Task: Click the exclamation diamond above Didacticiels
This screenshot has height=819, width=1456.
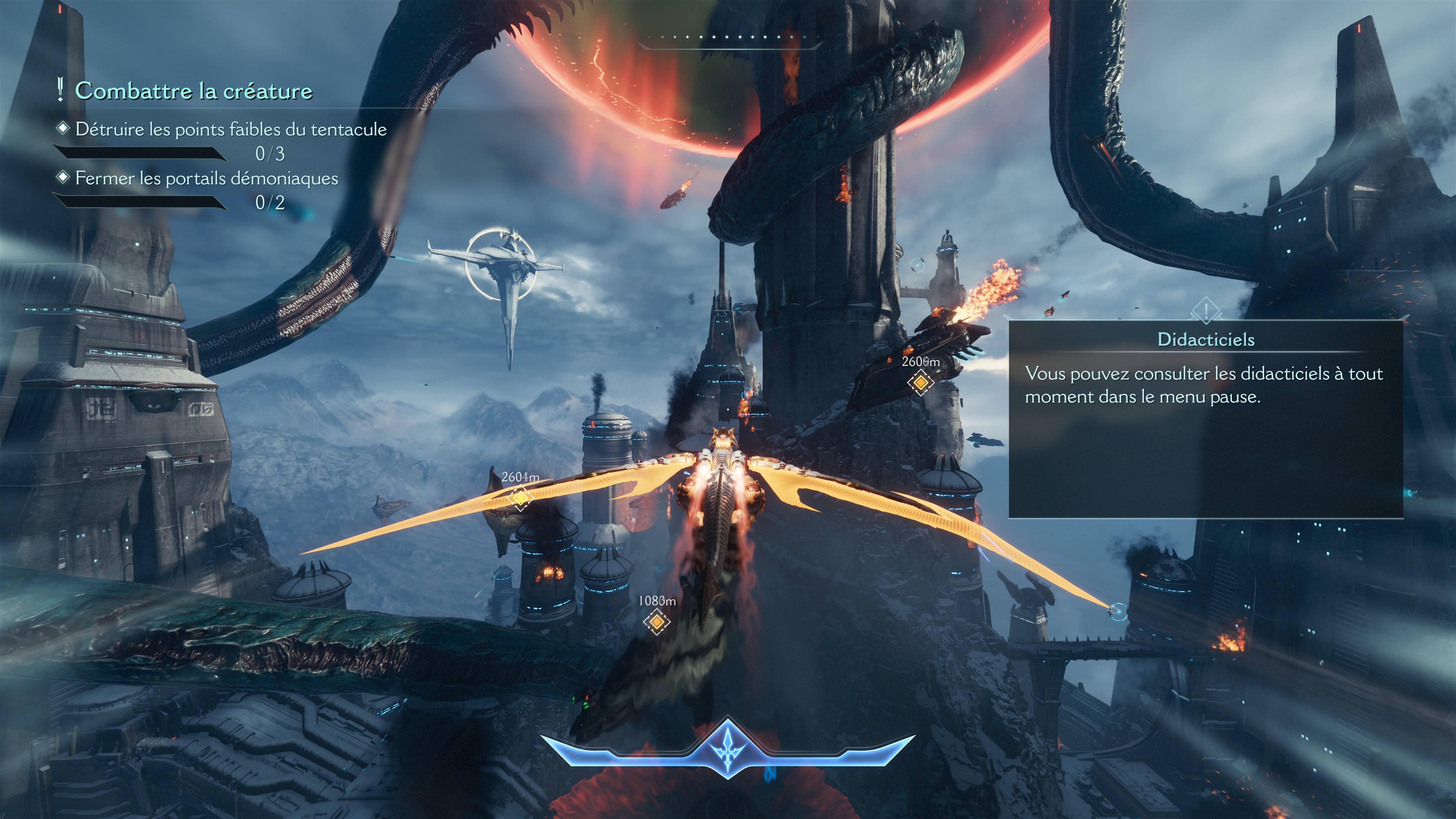Action: (x=1206, y=310)
